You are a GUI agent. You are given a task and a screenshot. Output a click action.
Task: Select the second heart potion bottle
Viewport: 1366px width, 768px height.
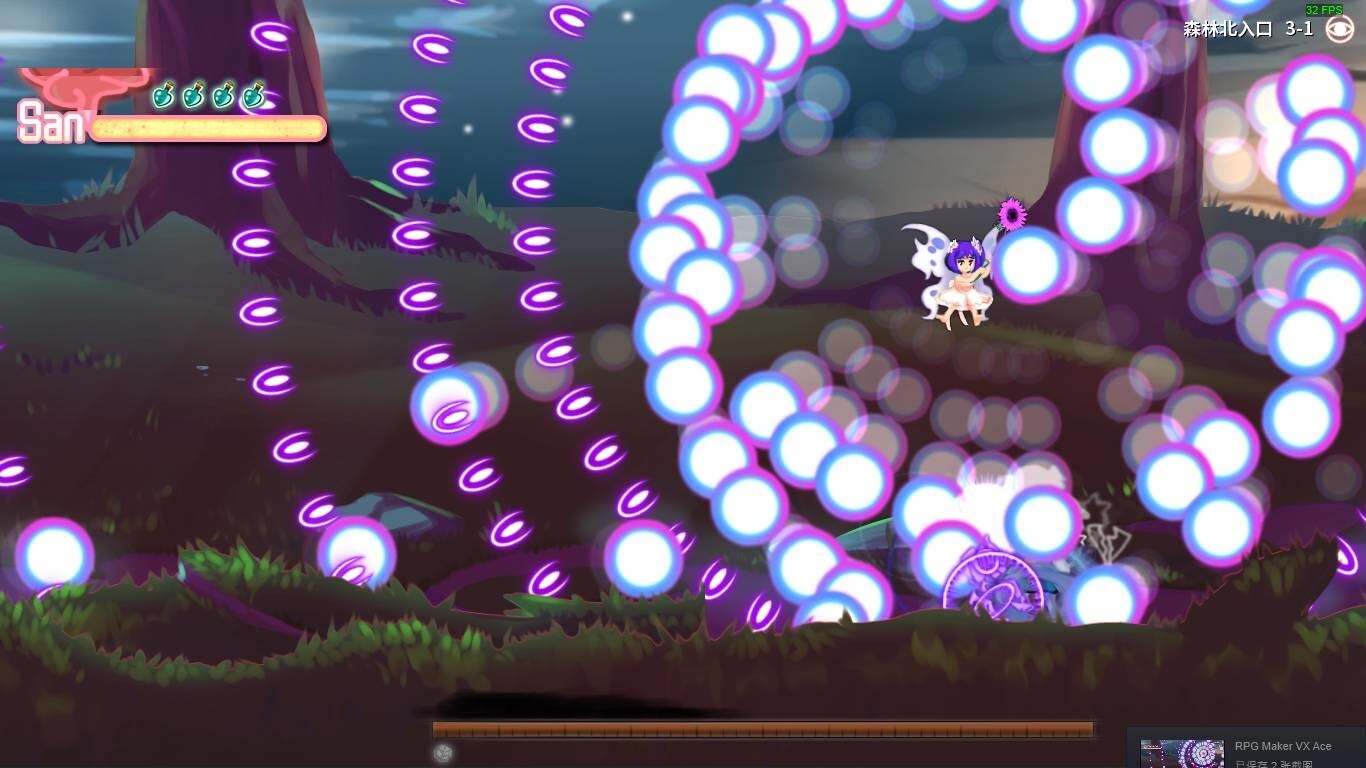pos(191,97)
